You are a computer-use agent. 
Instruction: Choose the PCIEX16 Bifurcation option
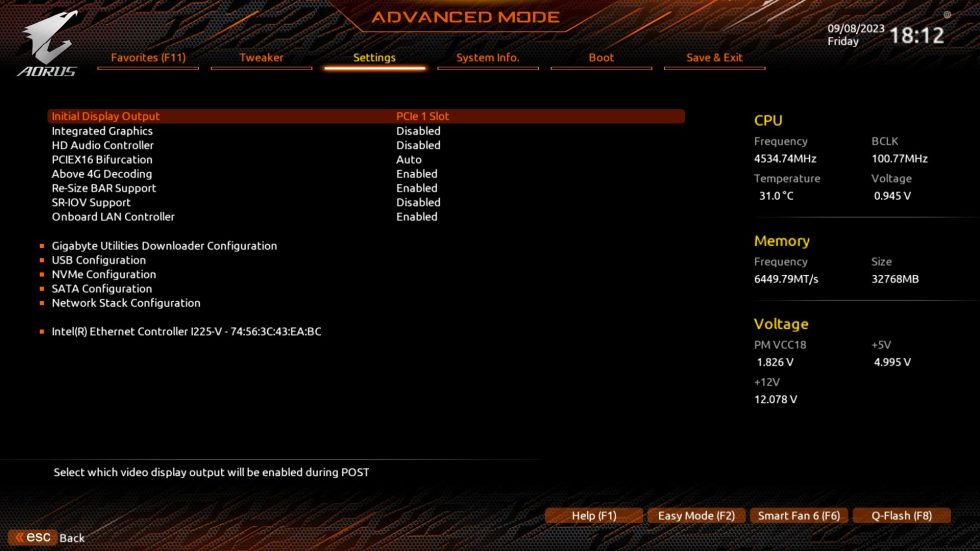[102, 159]
